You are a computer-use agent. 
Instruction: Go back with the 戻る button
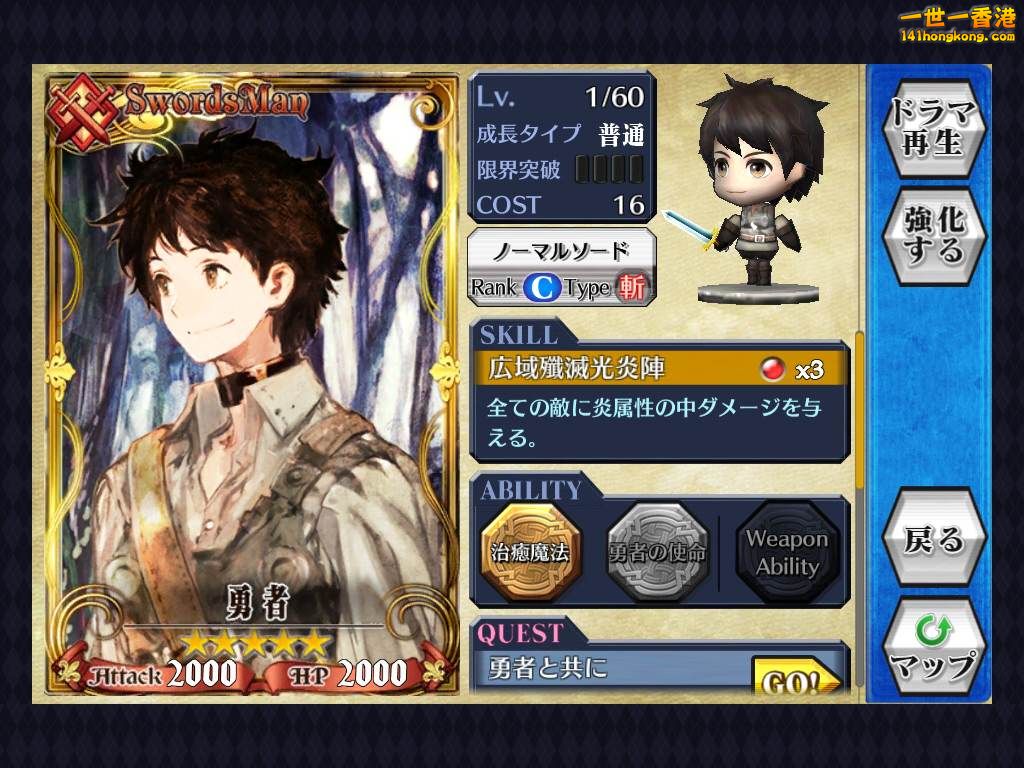click(x=933, y=540)
